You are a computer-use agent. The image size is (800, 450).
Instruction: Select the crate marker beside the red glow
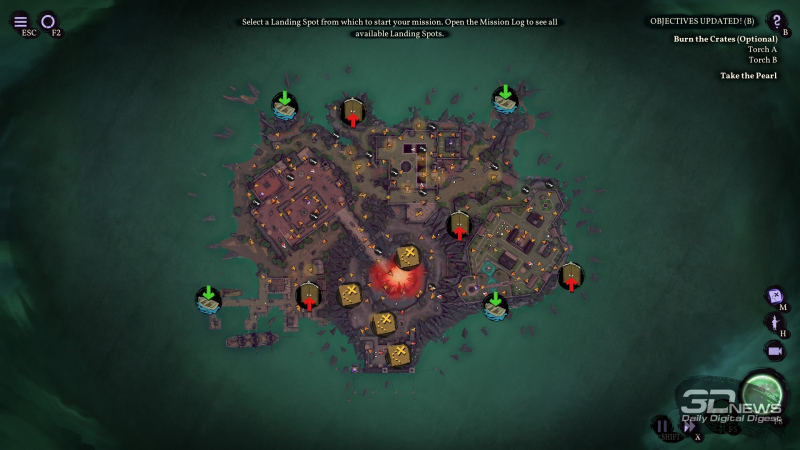(407, 257)
